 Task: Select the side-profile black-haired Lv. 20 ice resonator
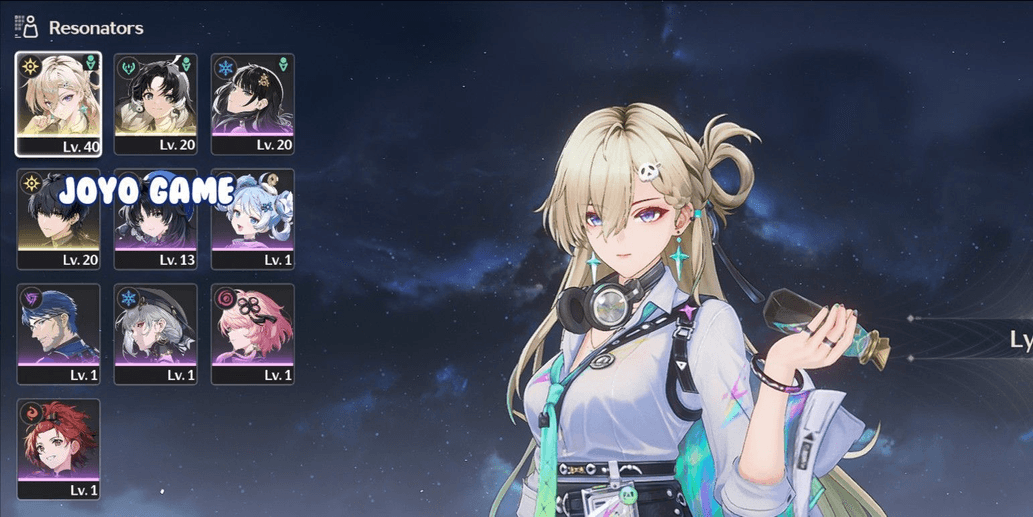(x=253, y=104)
